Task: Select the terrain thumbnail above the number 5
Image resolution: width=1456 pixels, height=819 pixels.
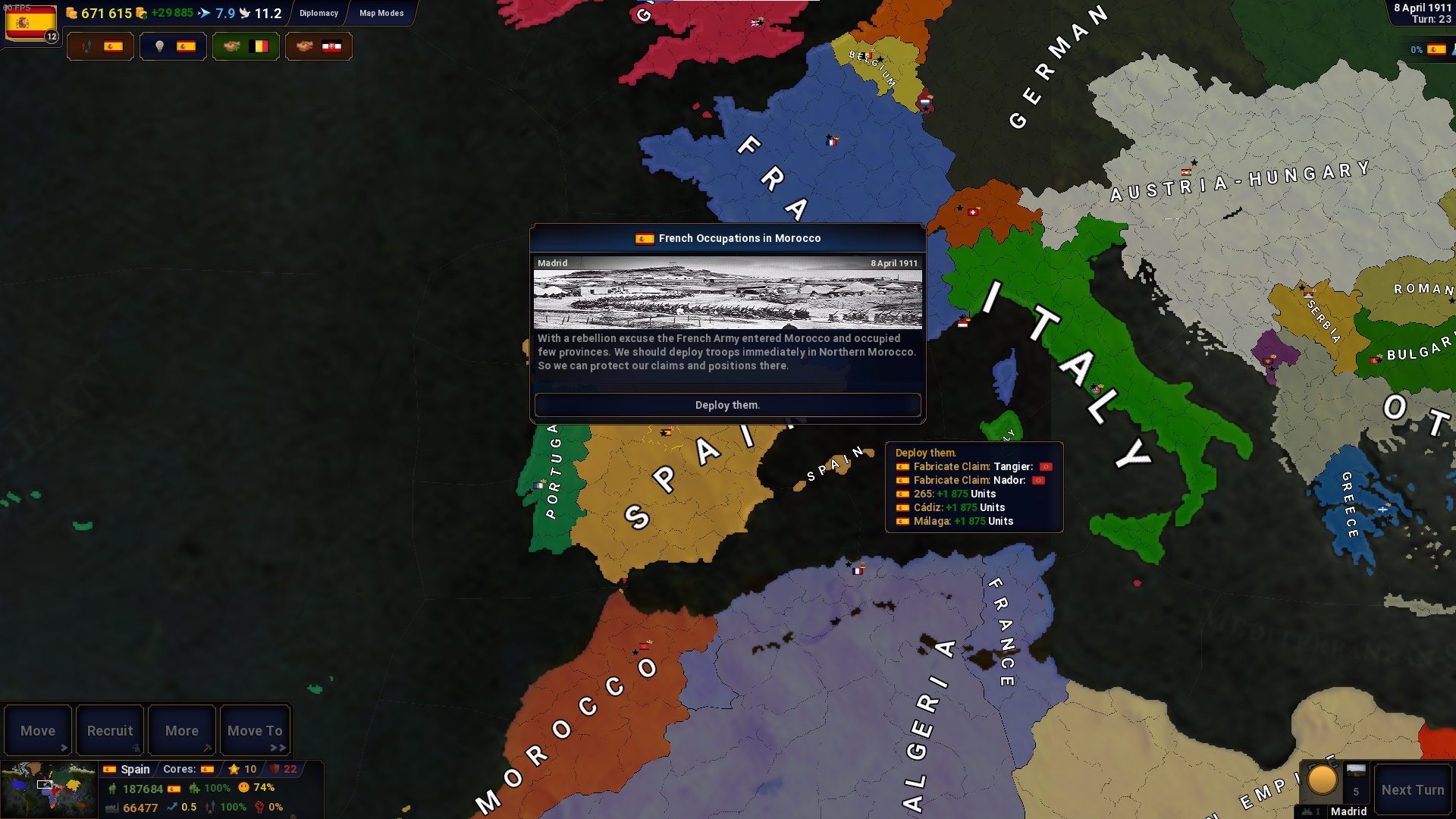Action: 1356,771
